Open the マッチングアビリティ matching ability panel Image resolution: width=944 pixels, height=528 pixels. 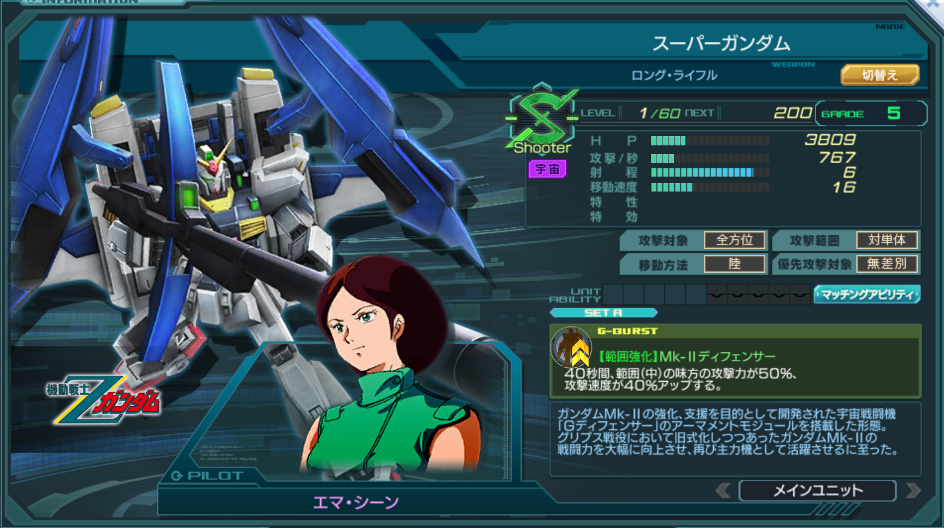coord(867,294)
